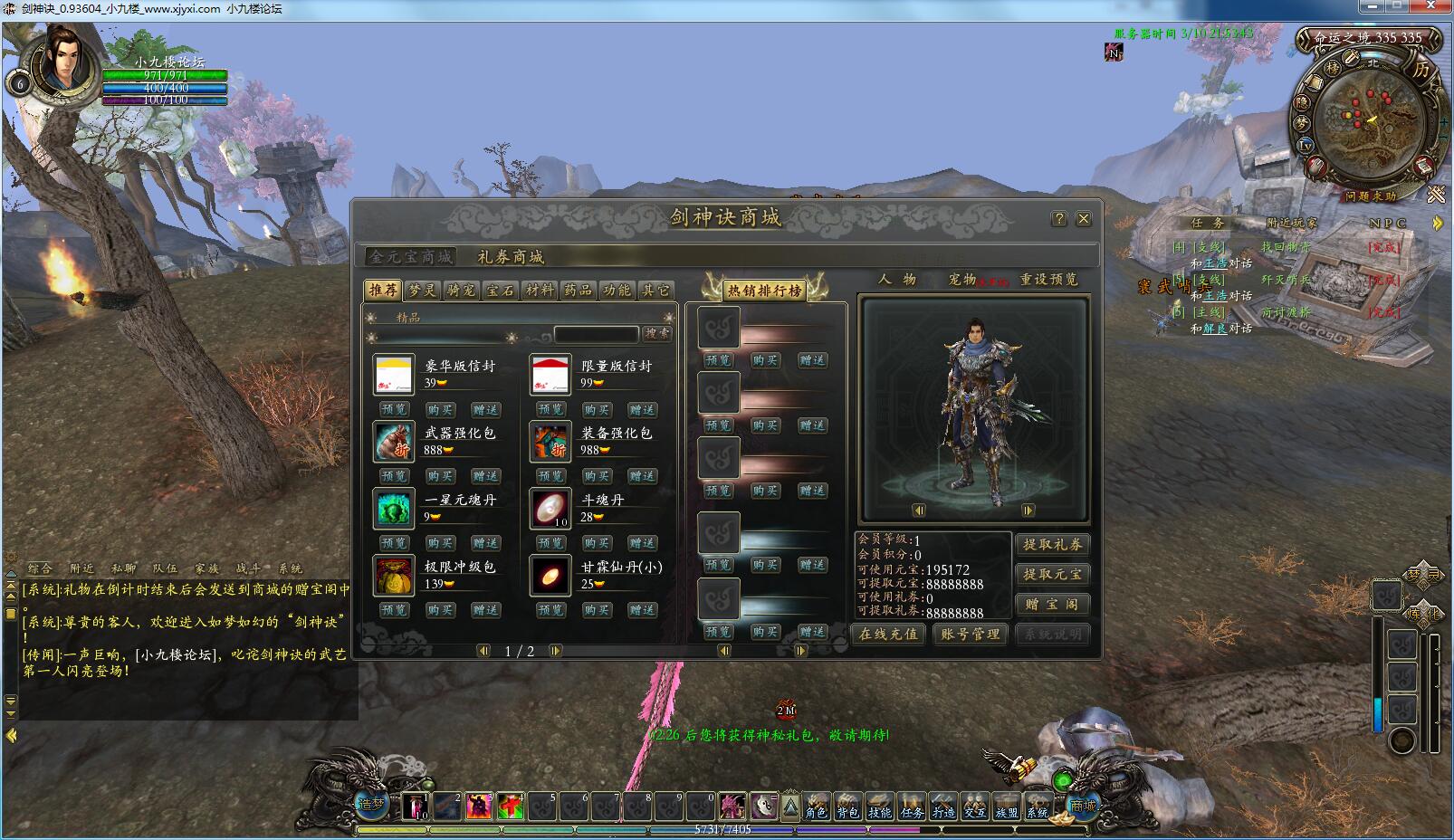1454x840 pixels.
Task: Select the 骑宠 mount category tab
Action: (461, 291)
